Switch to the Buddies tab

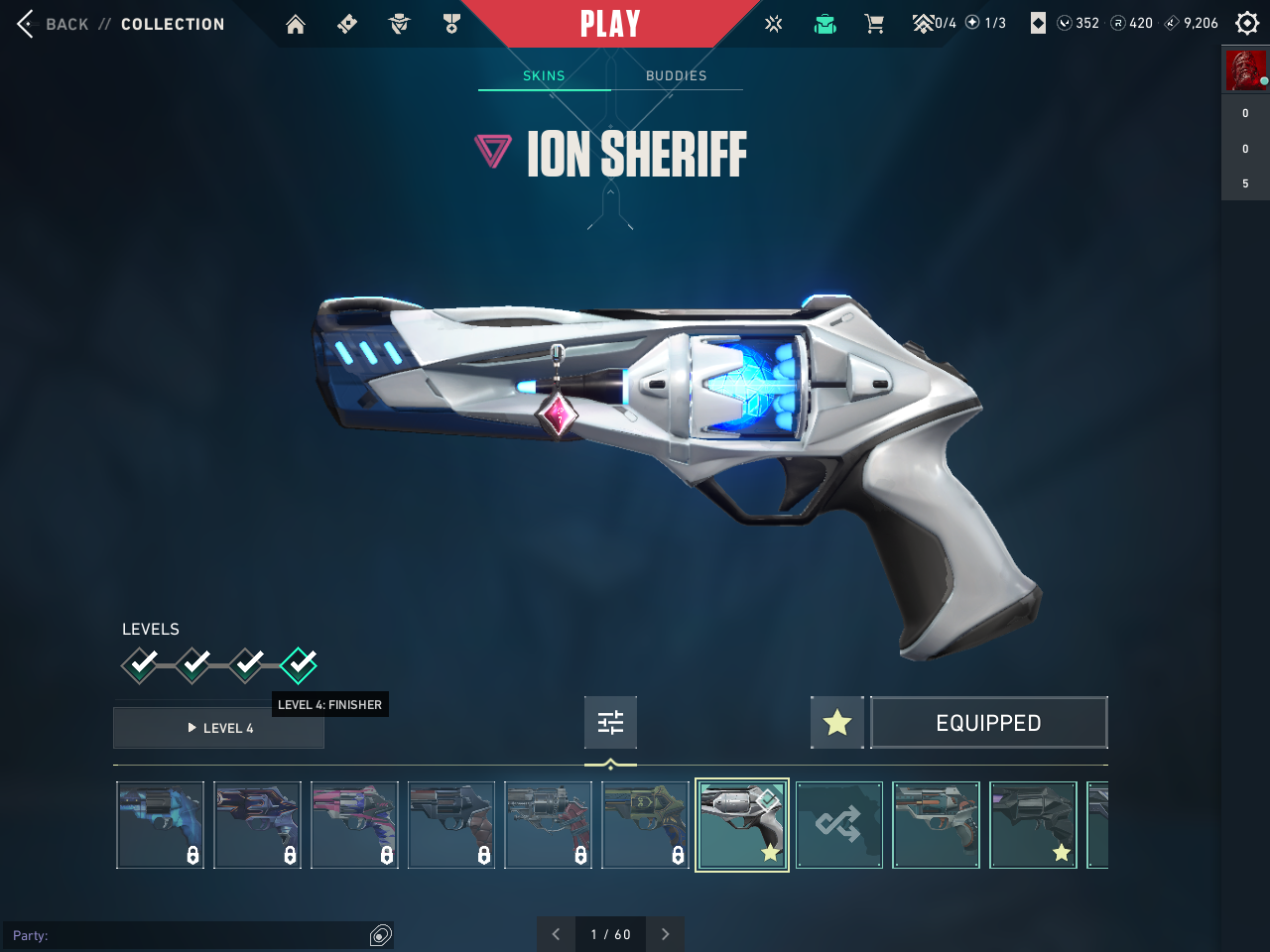[x=677, y=75]
